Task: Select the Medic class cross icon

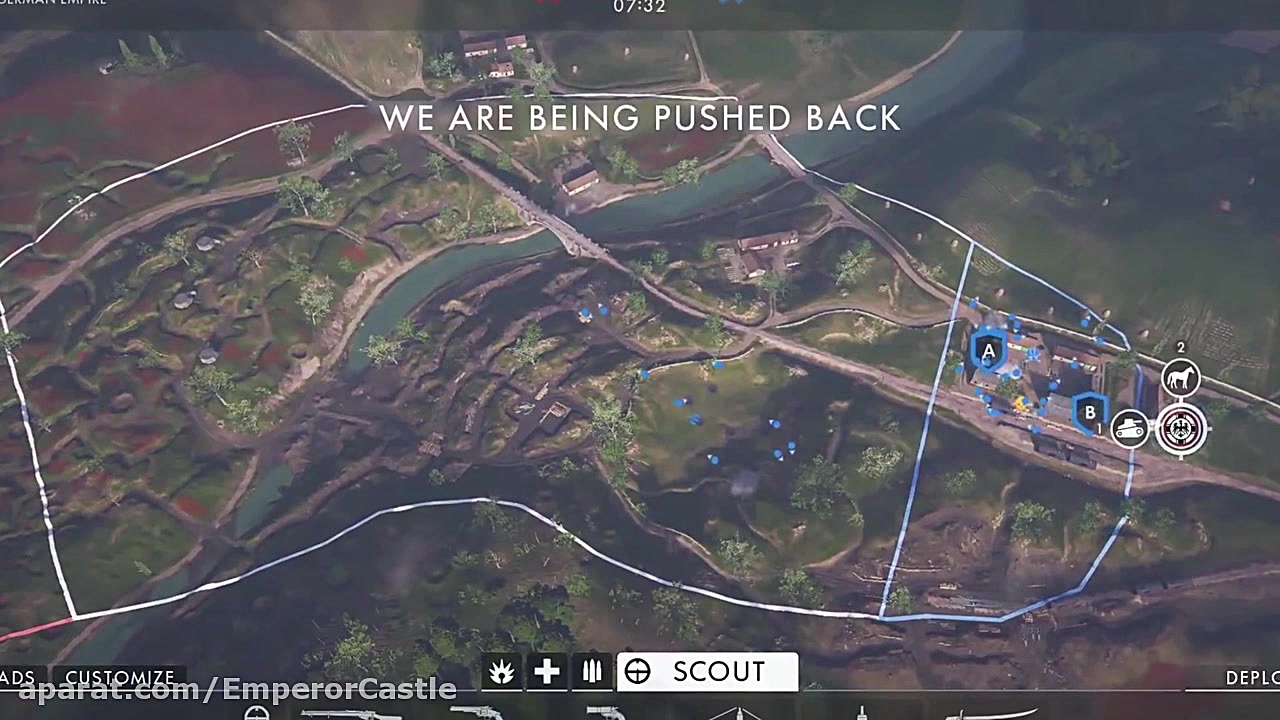Action: [546, 672]
